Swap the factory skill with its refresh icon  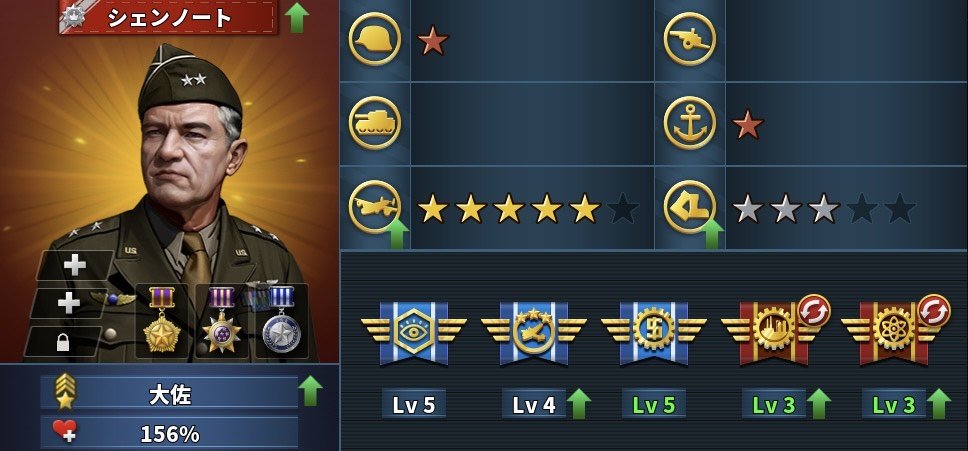point(813,310)
